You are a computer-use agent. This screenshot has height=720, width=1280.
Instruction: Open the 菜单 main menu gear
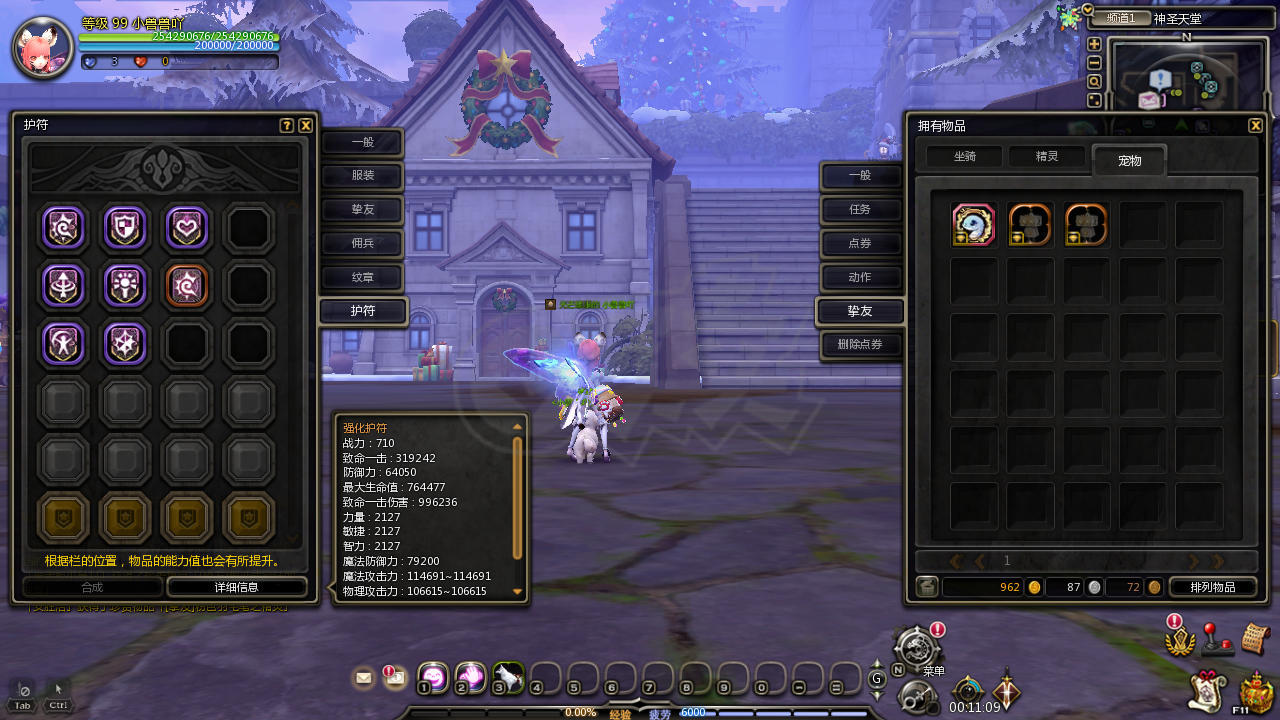pyautogui.click(x=916, y=647)
